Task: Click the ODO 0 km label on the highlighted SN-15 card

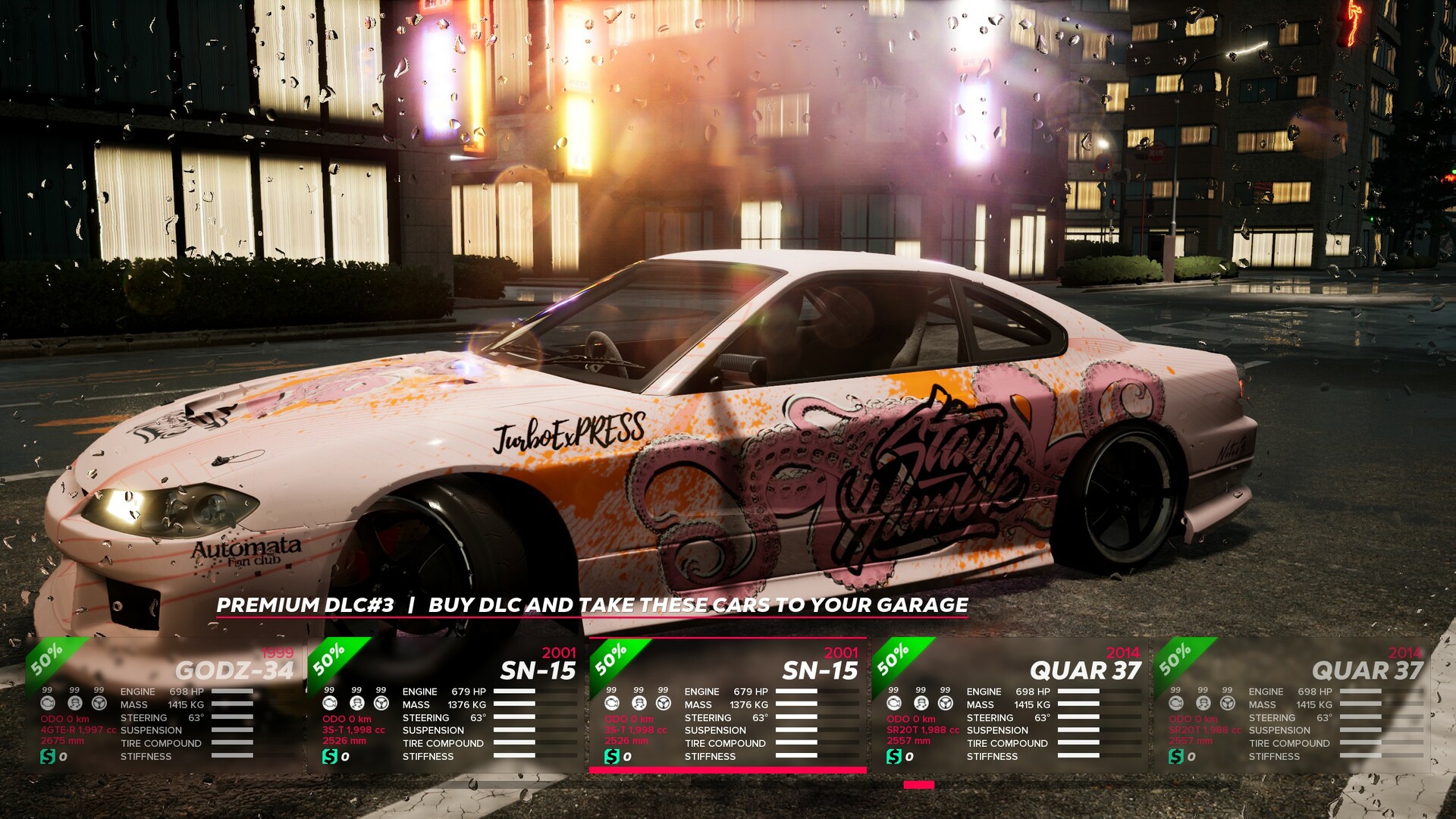Action: tap(628, 717)
